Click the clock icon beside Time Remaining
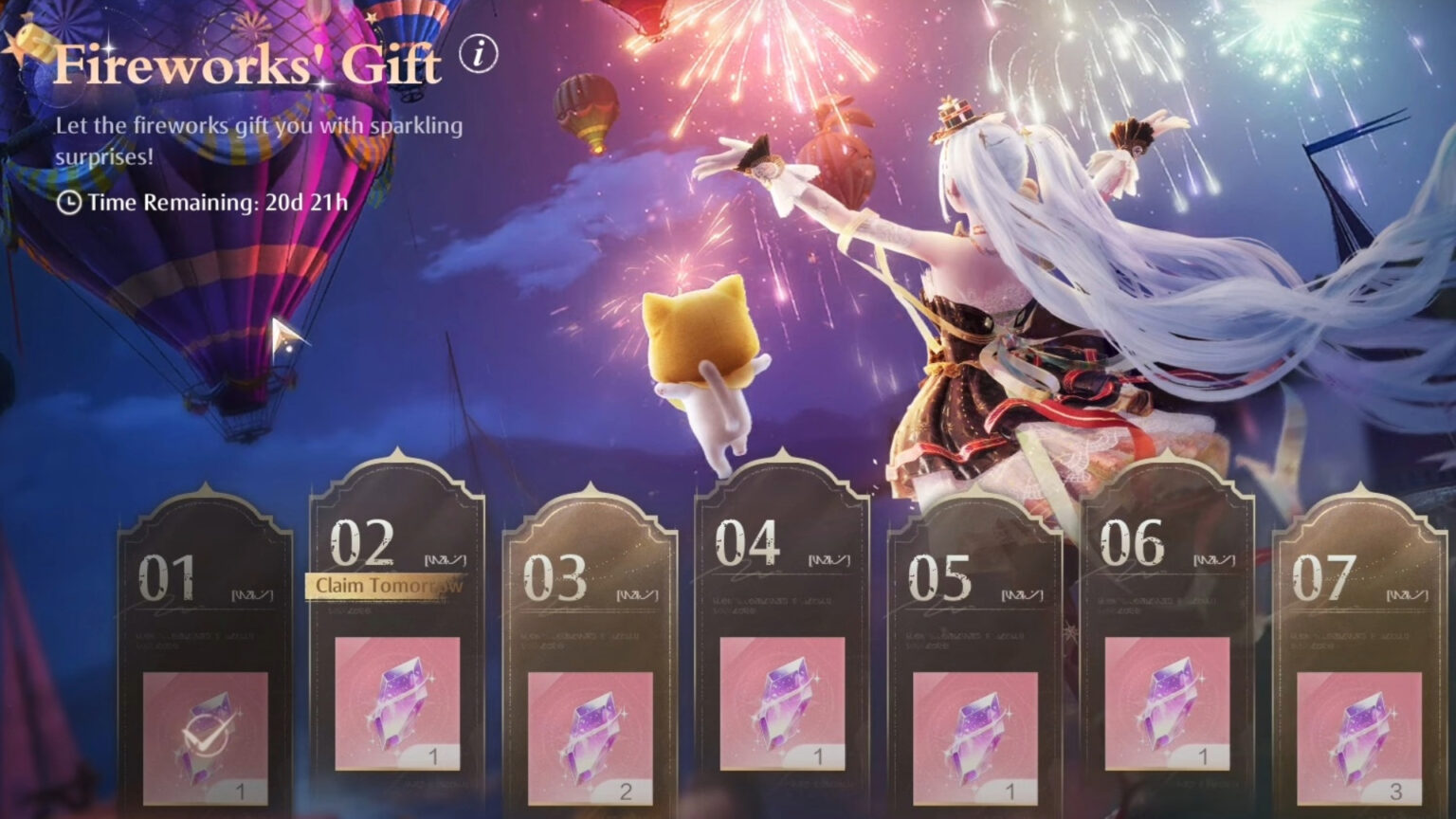The width and height of the screenshot is (1456, 819). [x=68, y=201]
